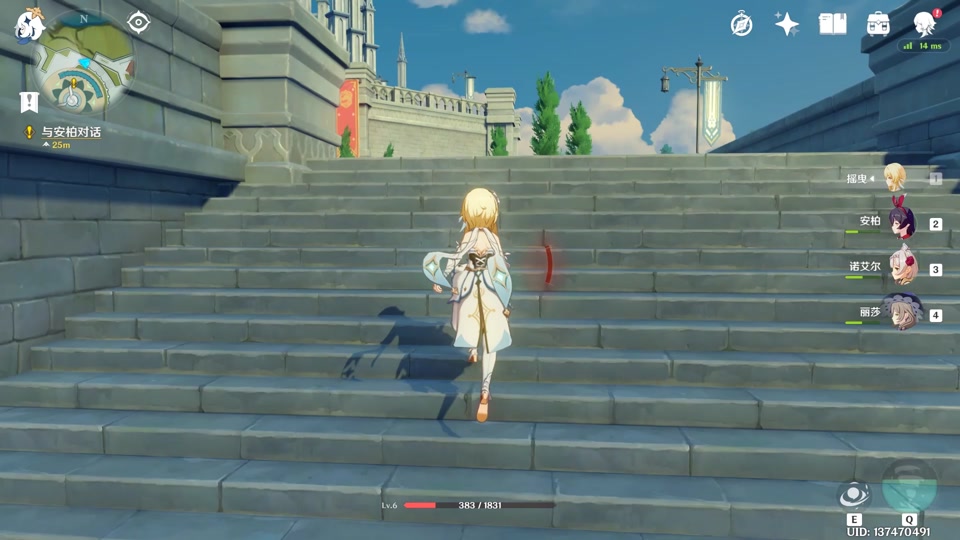Open the quest log exclamation icon
The height and width of the screenshot is (540, 960).
[x=28, y=102]
